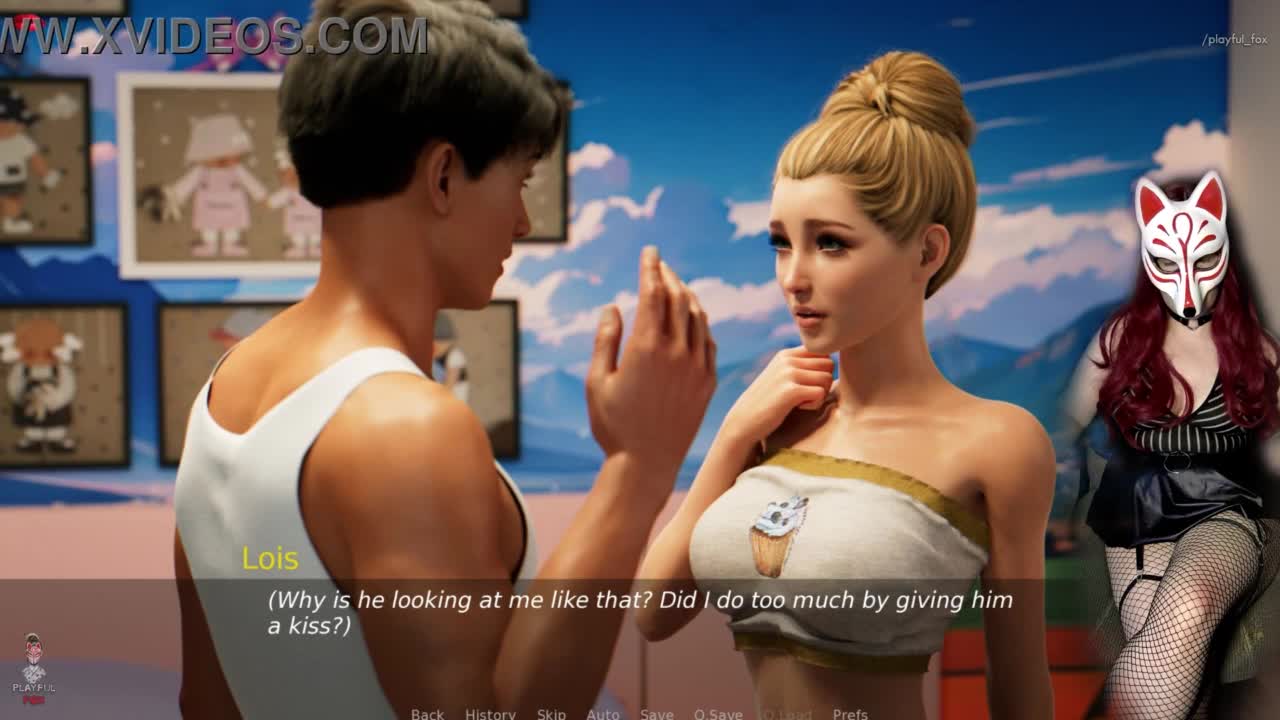Activate Skip in the quick menu
The height and width of the screenshot is (720, 1280).
tap(551, 713)
